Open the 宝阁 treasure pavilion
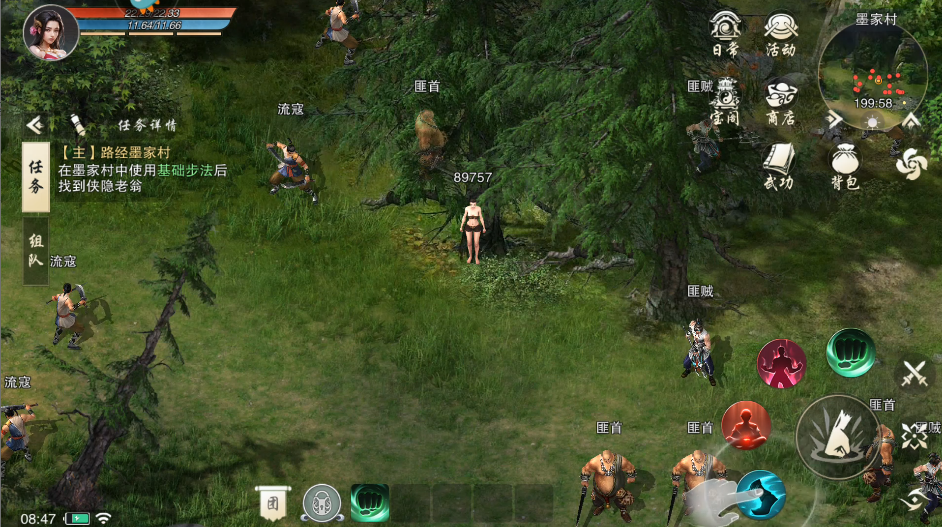This screenshot has width=942, height=527. (726, 102)
